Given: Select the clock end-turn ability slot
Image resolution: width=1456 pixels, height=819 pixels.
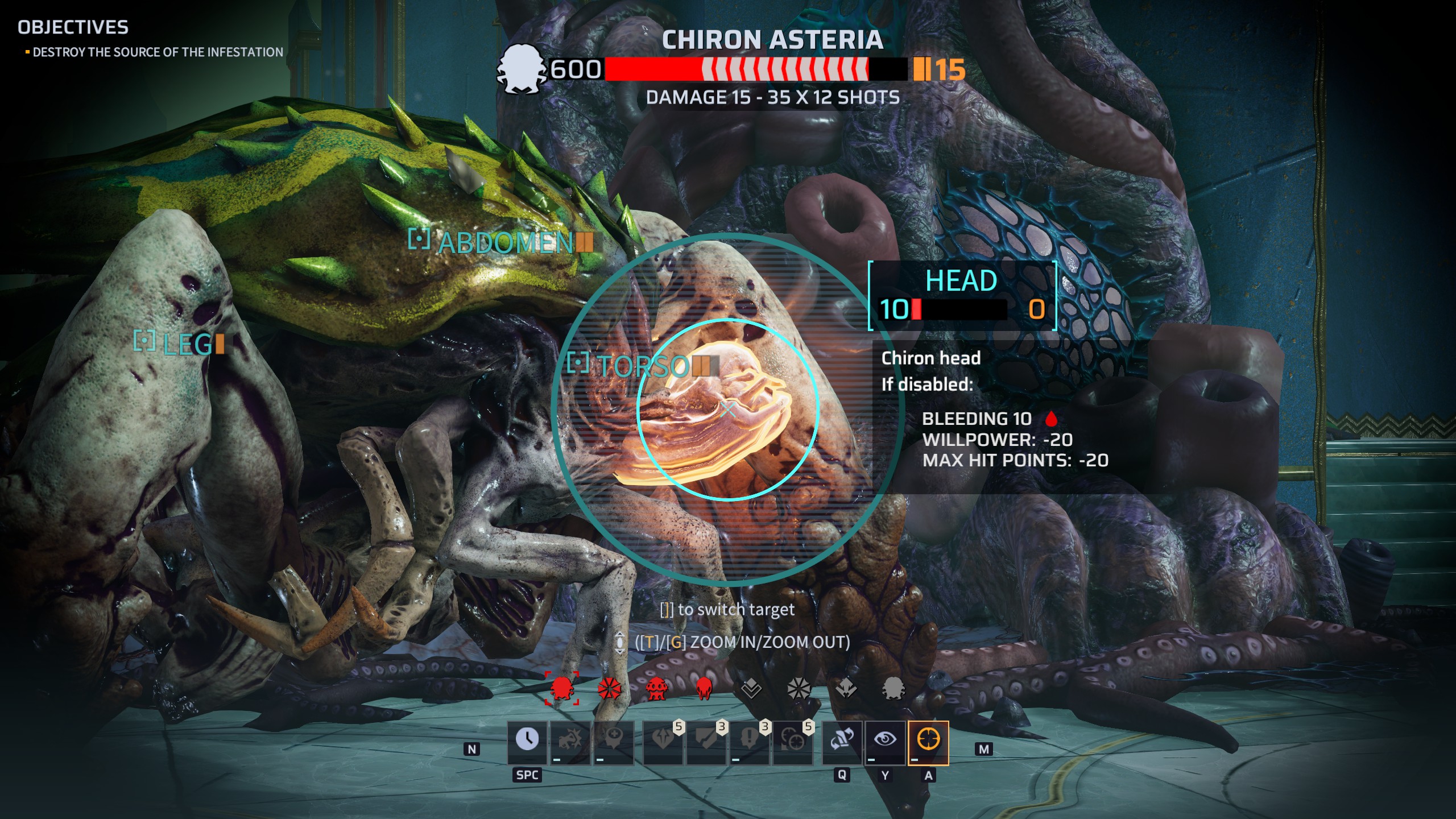Looking at the screenshot, I should point(527,740).
